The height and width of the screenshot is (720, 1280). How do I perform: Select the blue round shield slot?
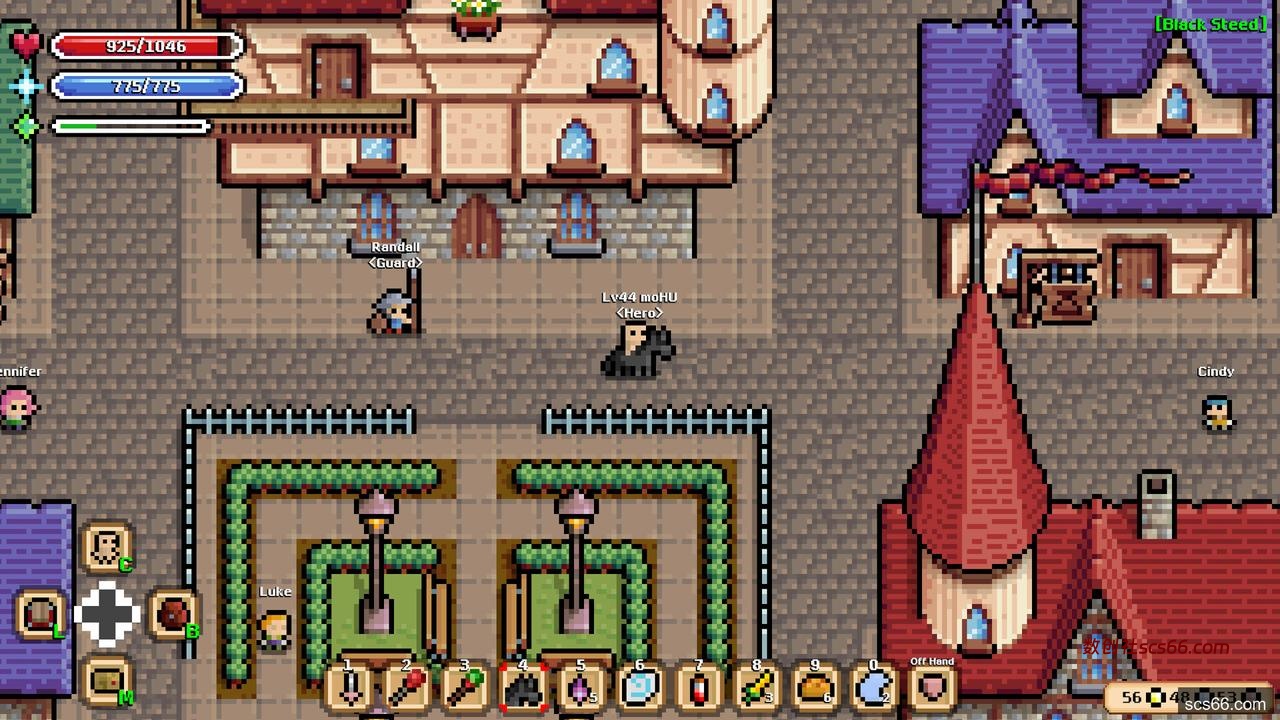coord(639,689)
